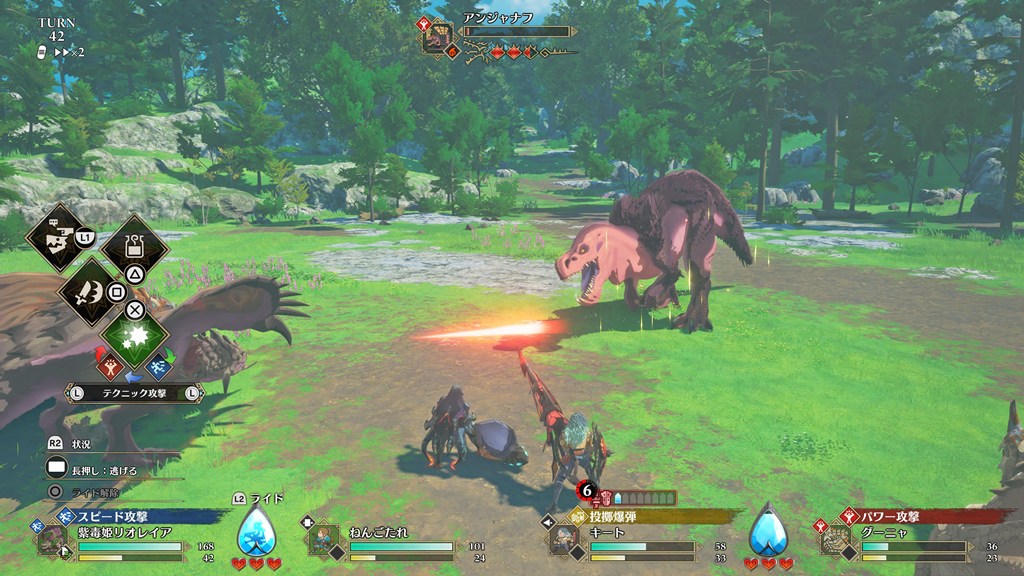Image resolution: width=1024 pixels, height=576 pixels.
Task: Pick the red Power attack type icon
Action: pos(111,367)
